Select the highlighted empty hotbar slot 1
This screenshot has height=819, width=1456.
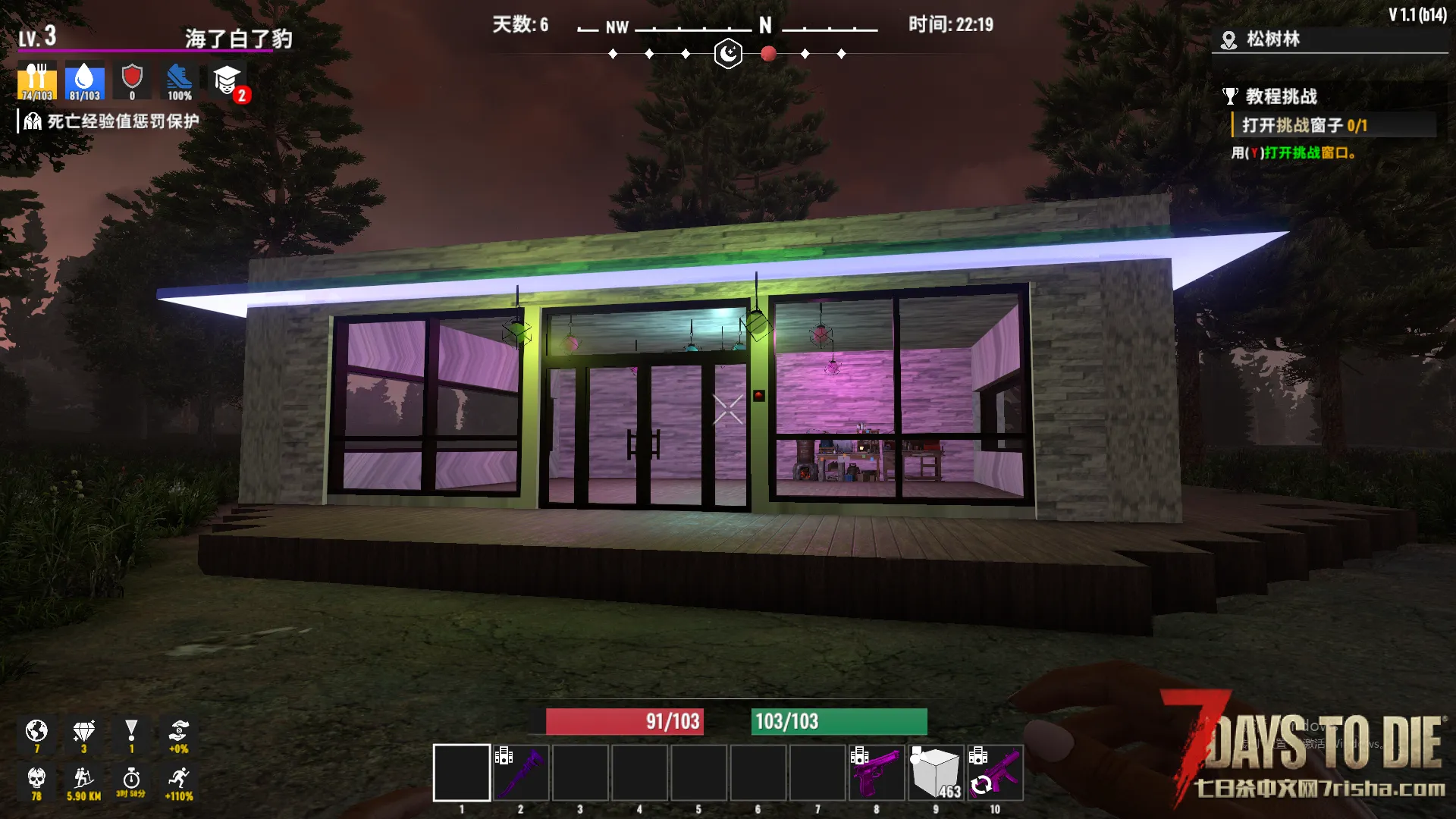tap(461, 773)
